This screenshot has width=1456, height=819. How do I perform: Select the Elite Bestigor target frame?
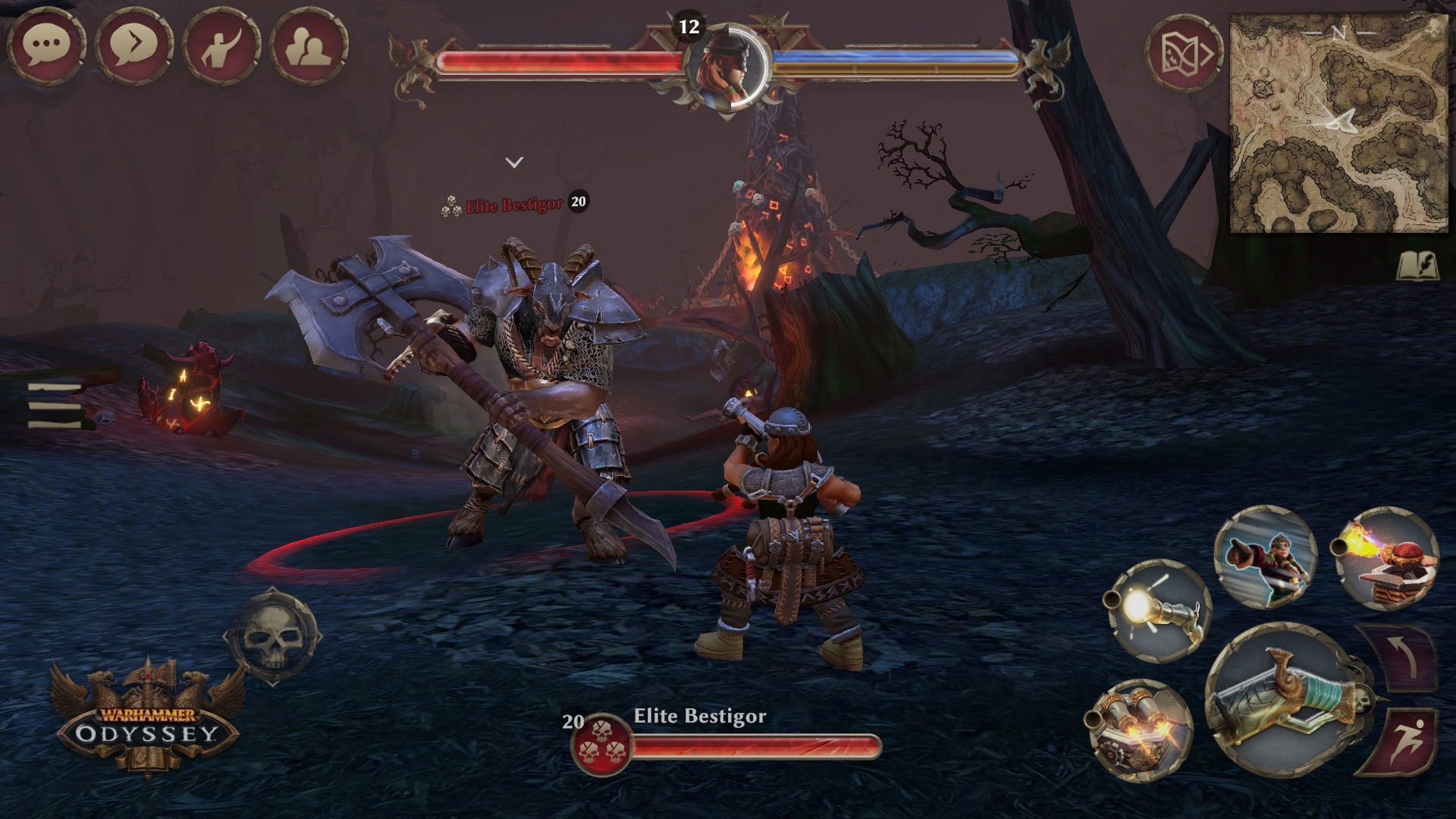point(726,738)
